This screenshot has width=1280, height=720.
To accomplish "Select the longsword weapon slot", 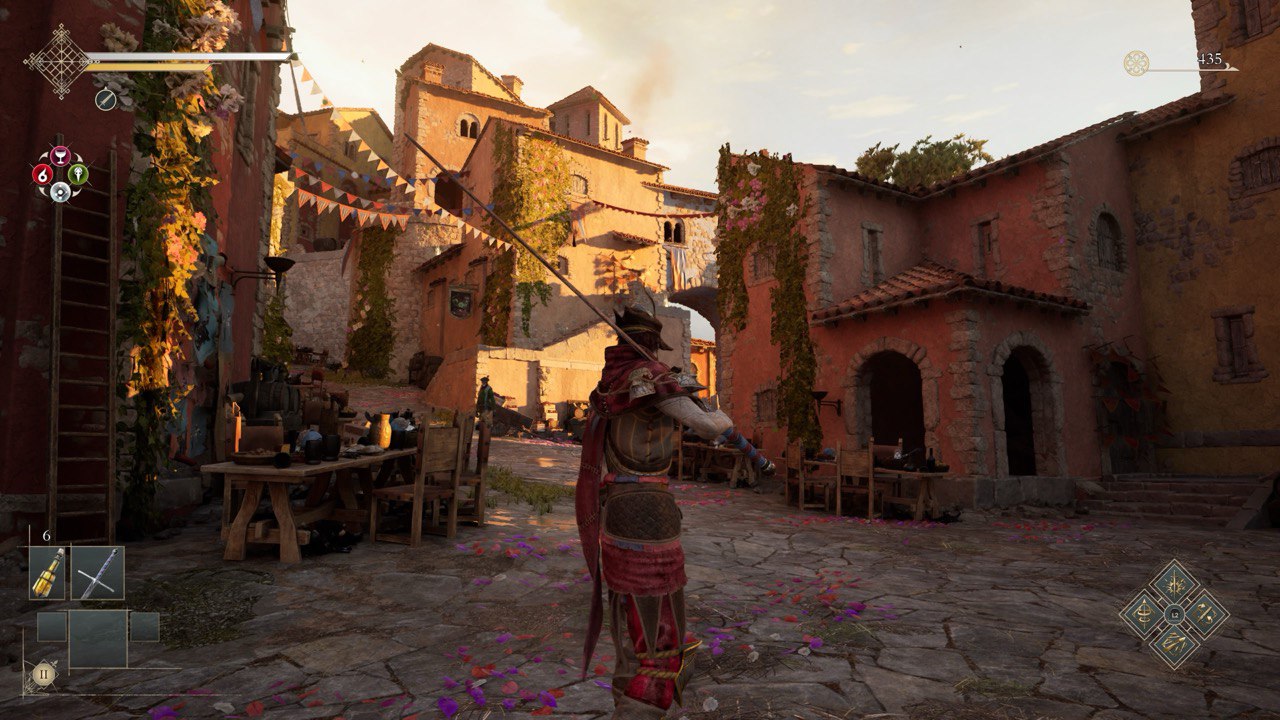I will click(x=98, y=573).
